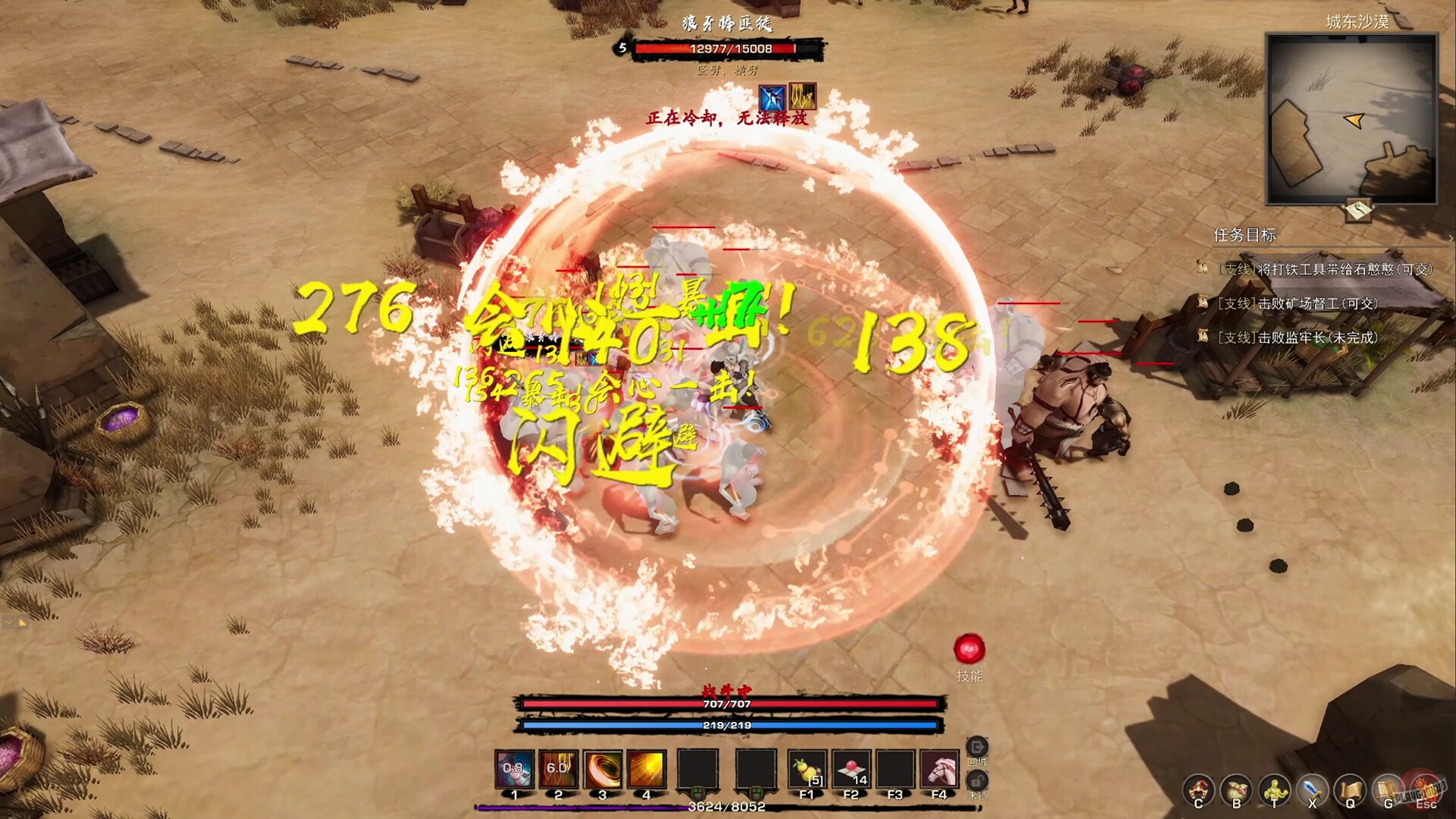Image resolution: width=1456 pixels, height=819 pixels.
Task: Use the red pill item in slot F2
Action: click(x=851, y=770)
